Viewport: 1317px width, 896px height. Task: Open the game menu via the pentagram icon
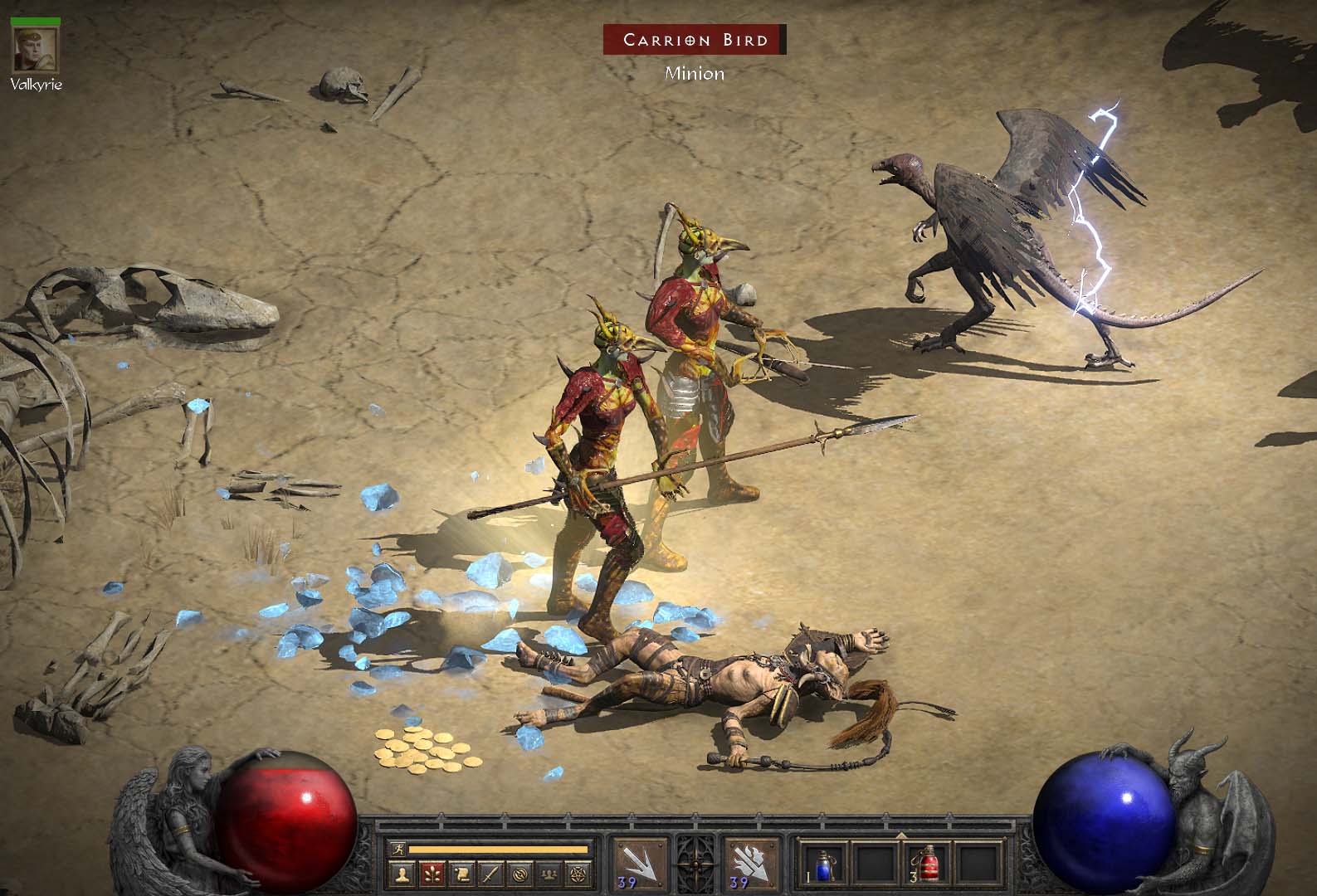[x=579, y=874]
